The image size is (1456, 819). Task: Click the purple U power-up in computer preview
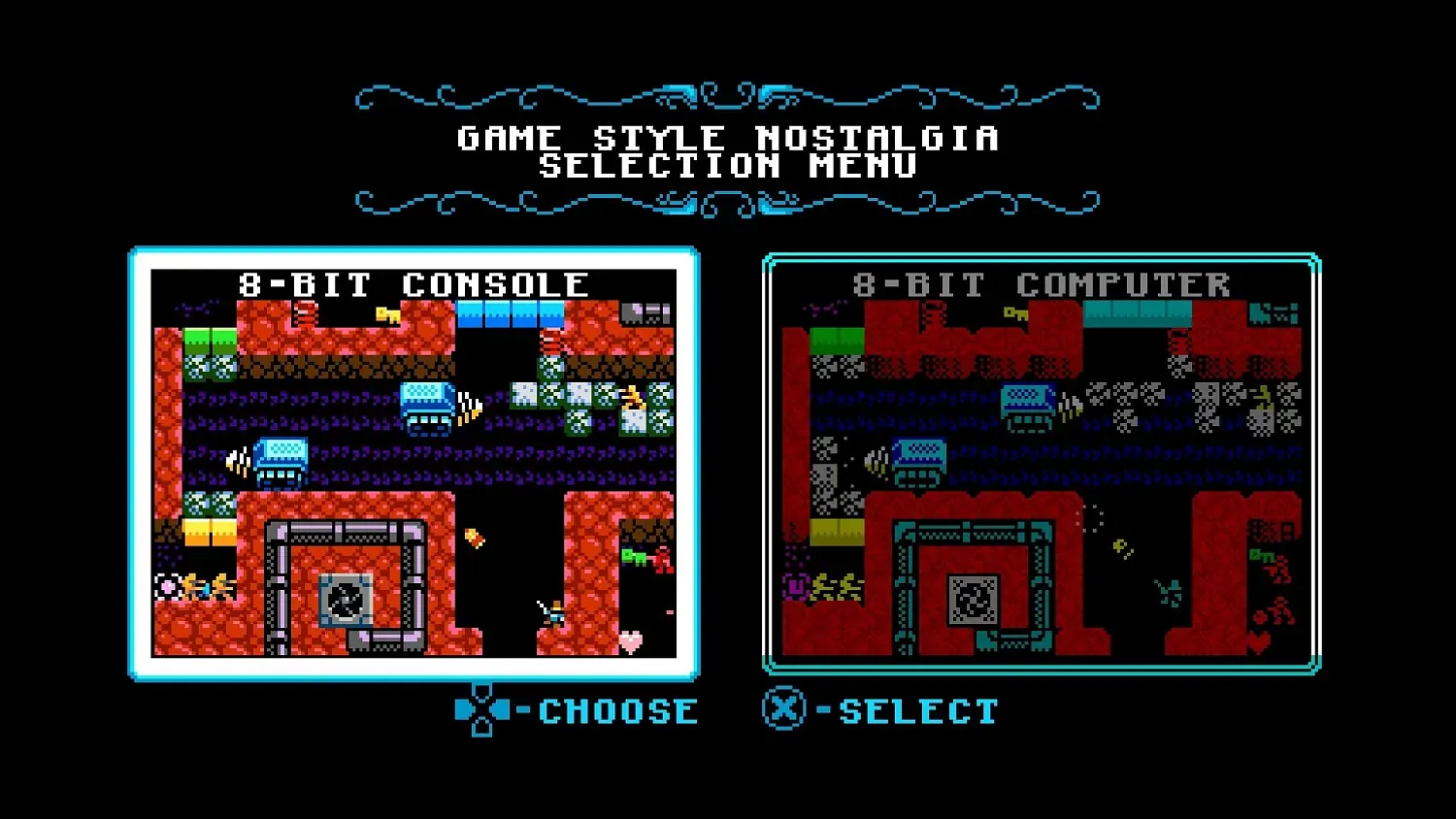coord(796,585)
